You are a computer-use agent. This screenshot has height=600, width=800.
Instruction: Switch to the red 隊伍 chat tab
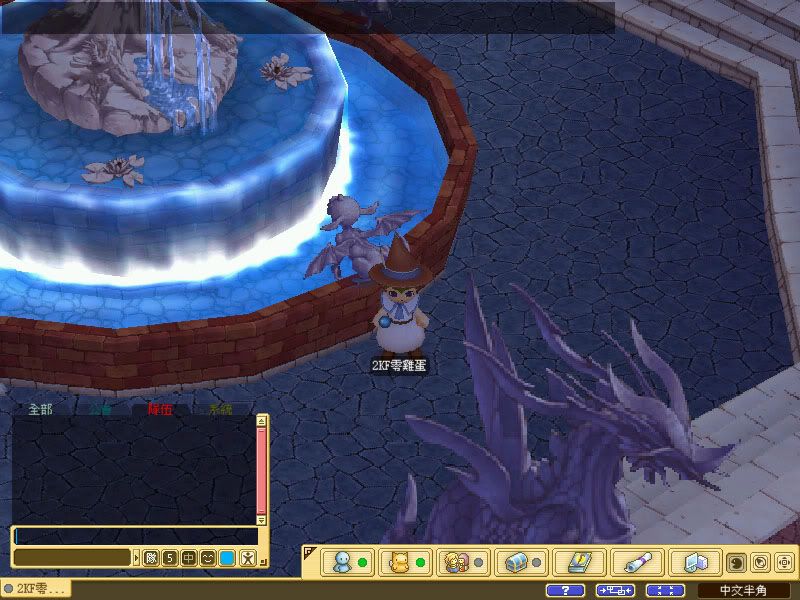pyautogui.click(x=160, y=409)
